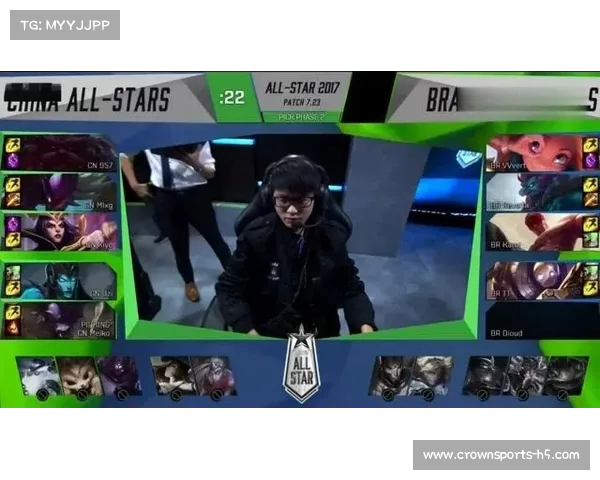Image resolution: width=600 pixels, height=480 pixels.
Task: Select BR VVvert's champion pick panel
Action: pos(535,153)
